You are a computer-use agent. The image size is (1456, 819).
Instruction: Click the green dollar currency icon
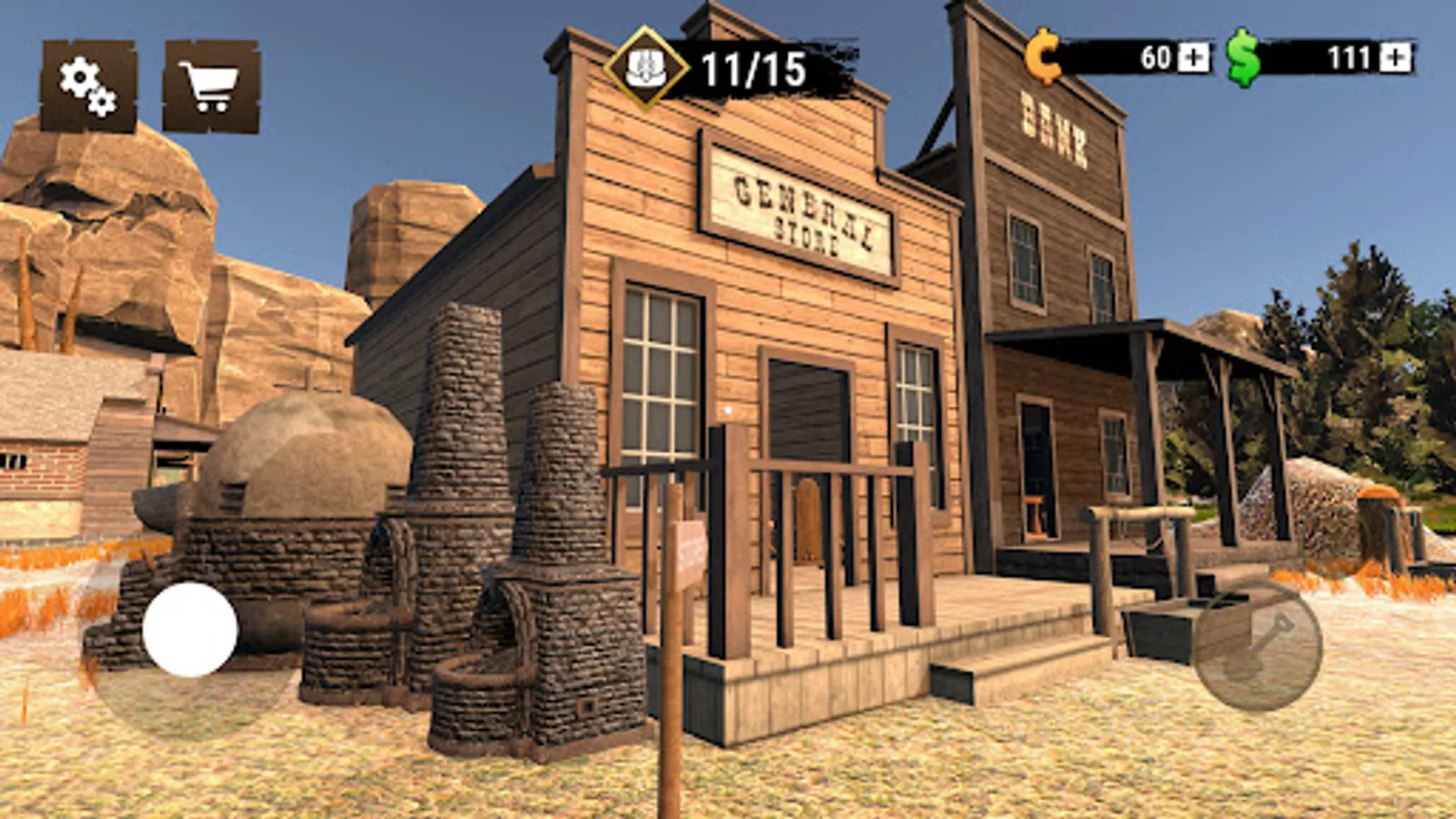tap(1243, 56)
